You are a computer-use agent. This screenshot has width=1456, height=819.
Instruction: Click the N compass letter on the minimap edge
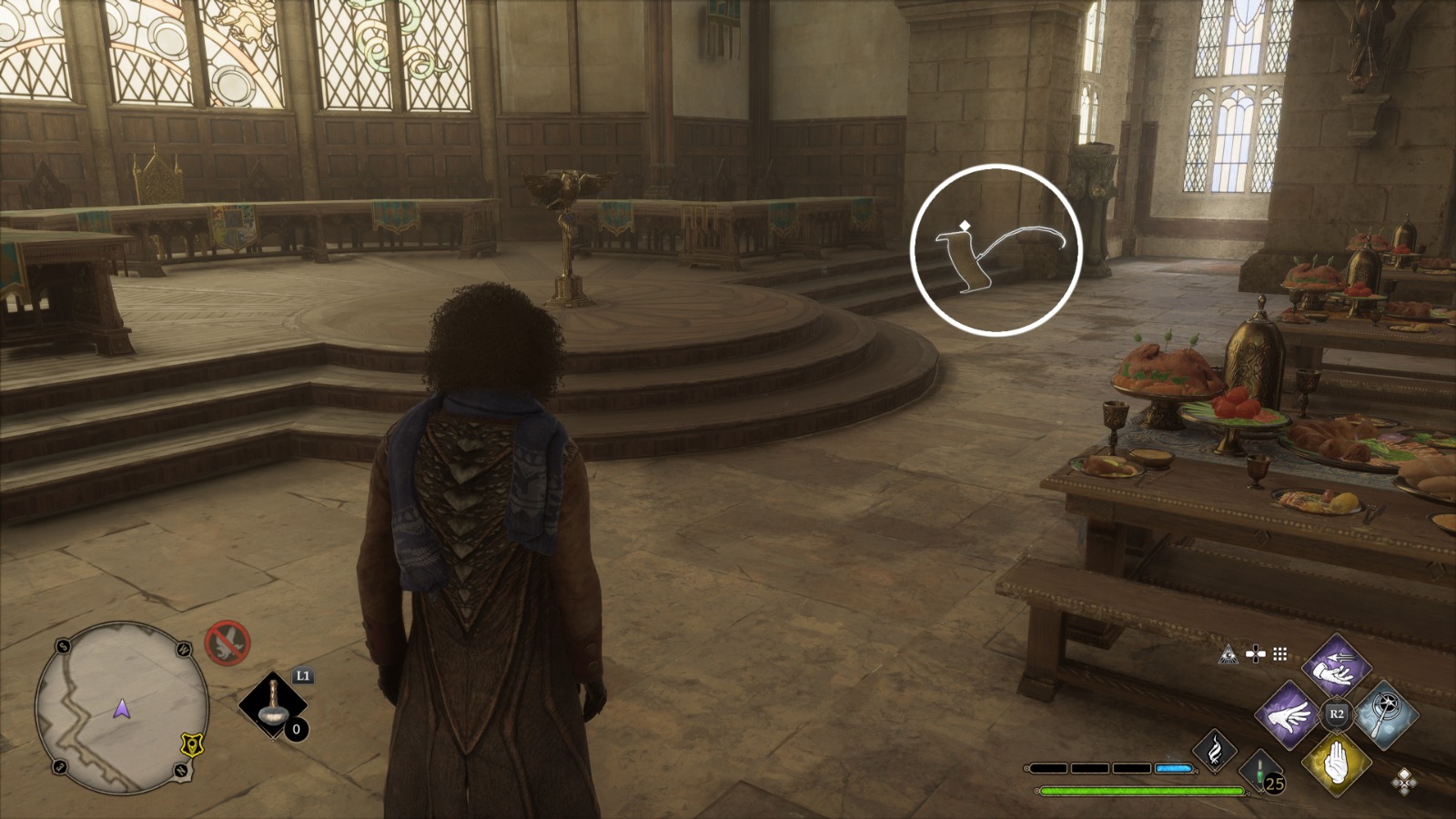click(x=182, y=770)
